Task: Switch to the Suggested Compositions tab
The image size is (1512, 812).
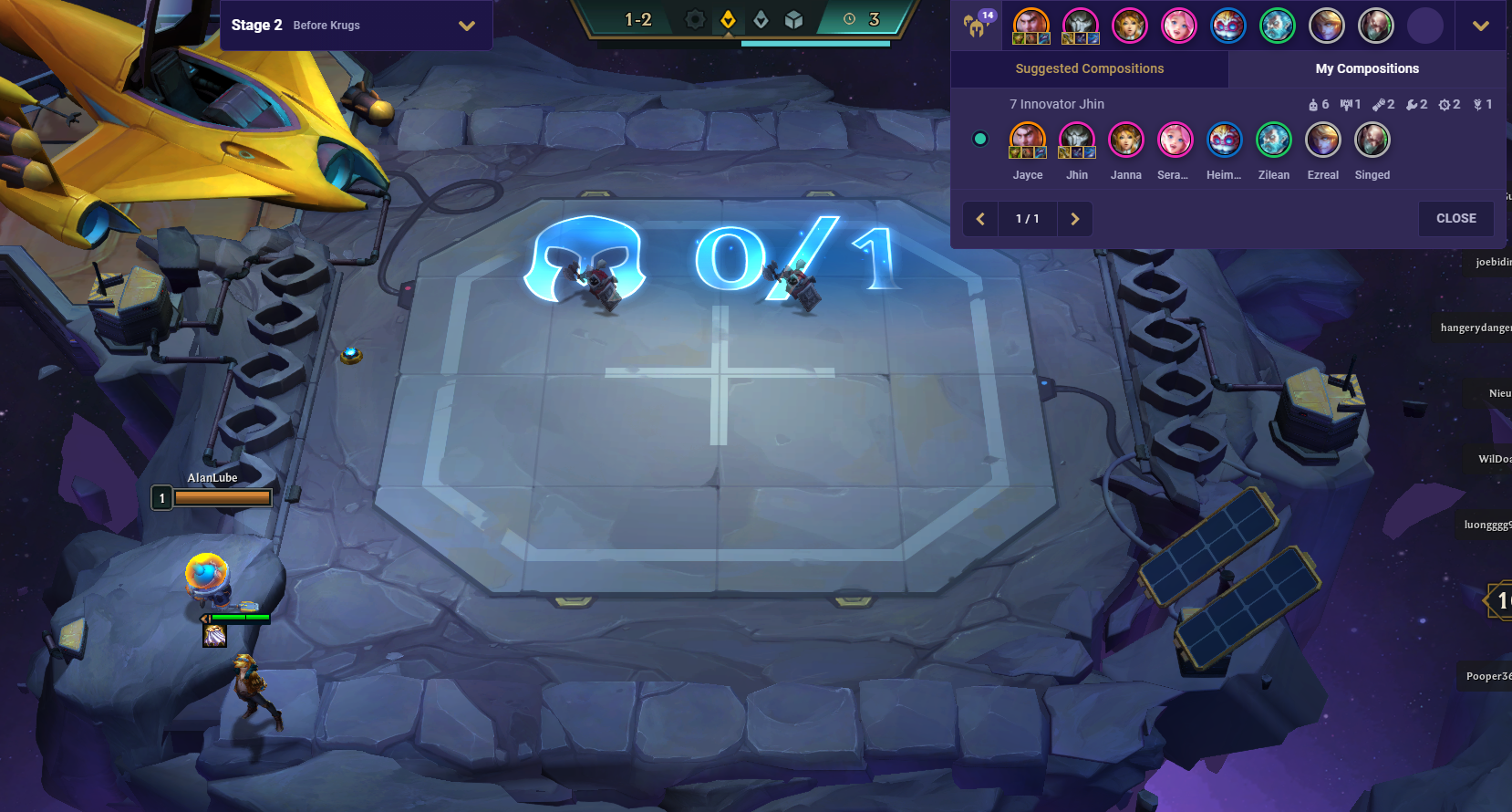Action: tap(1088, 68)
